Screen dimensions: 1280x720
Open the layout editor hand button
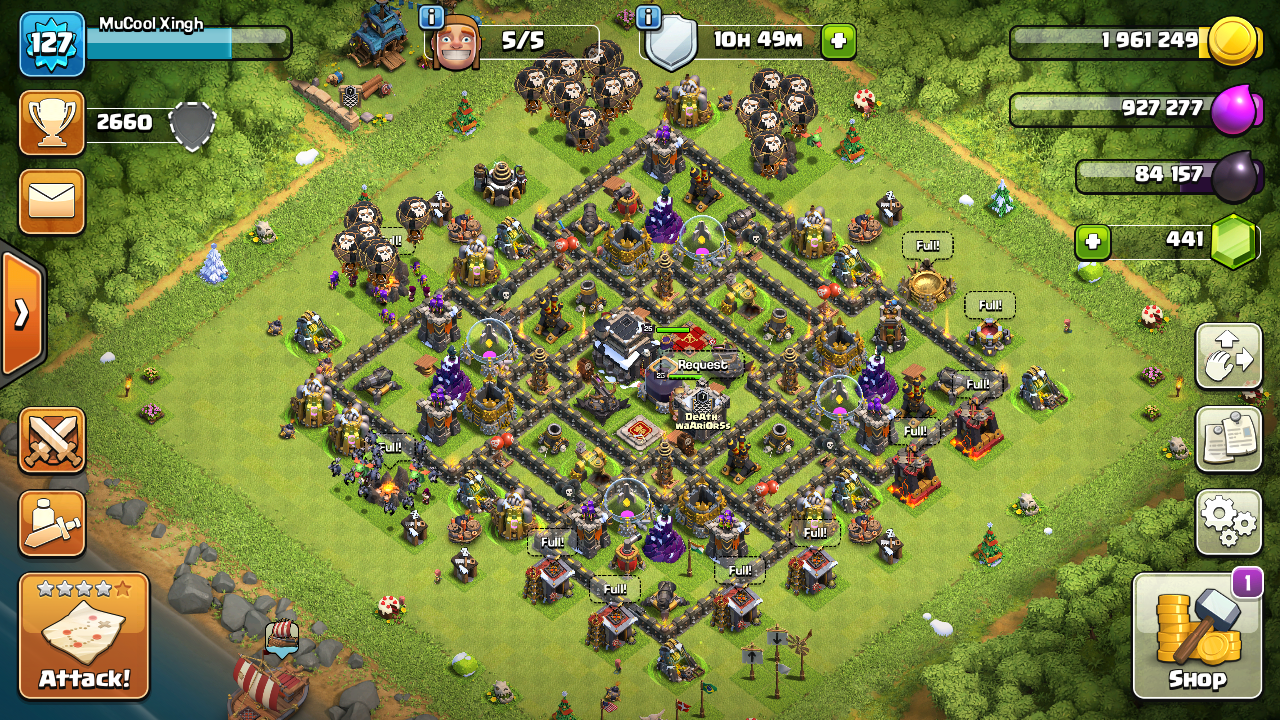[1228, 357]
